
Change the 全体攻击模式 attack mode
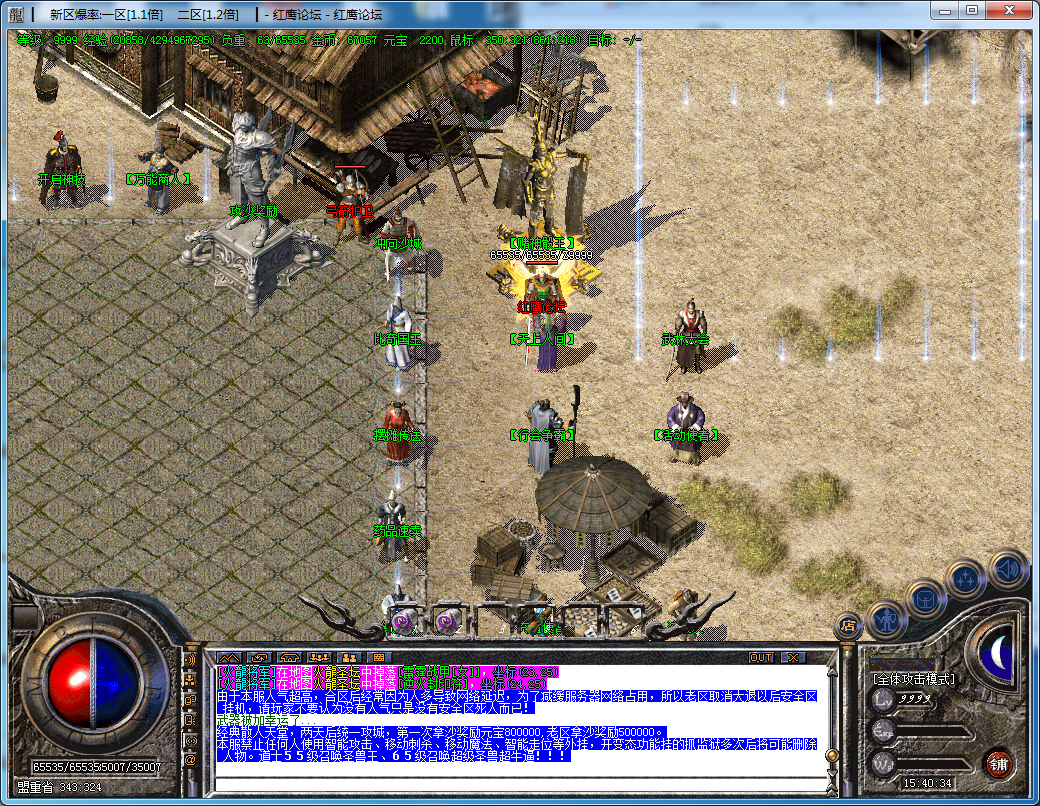(x=913, y=679)
